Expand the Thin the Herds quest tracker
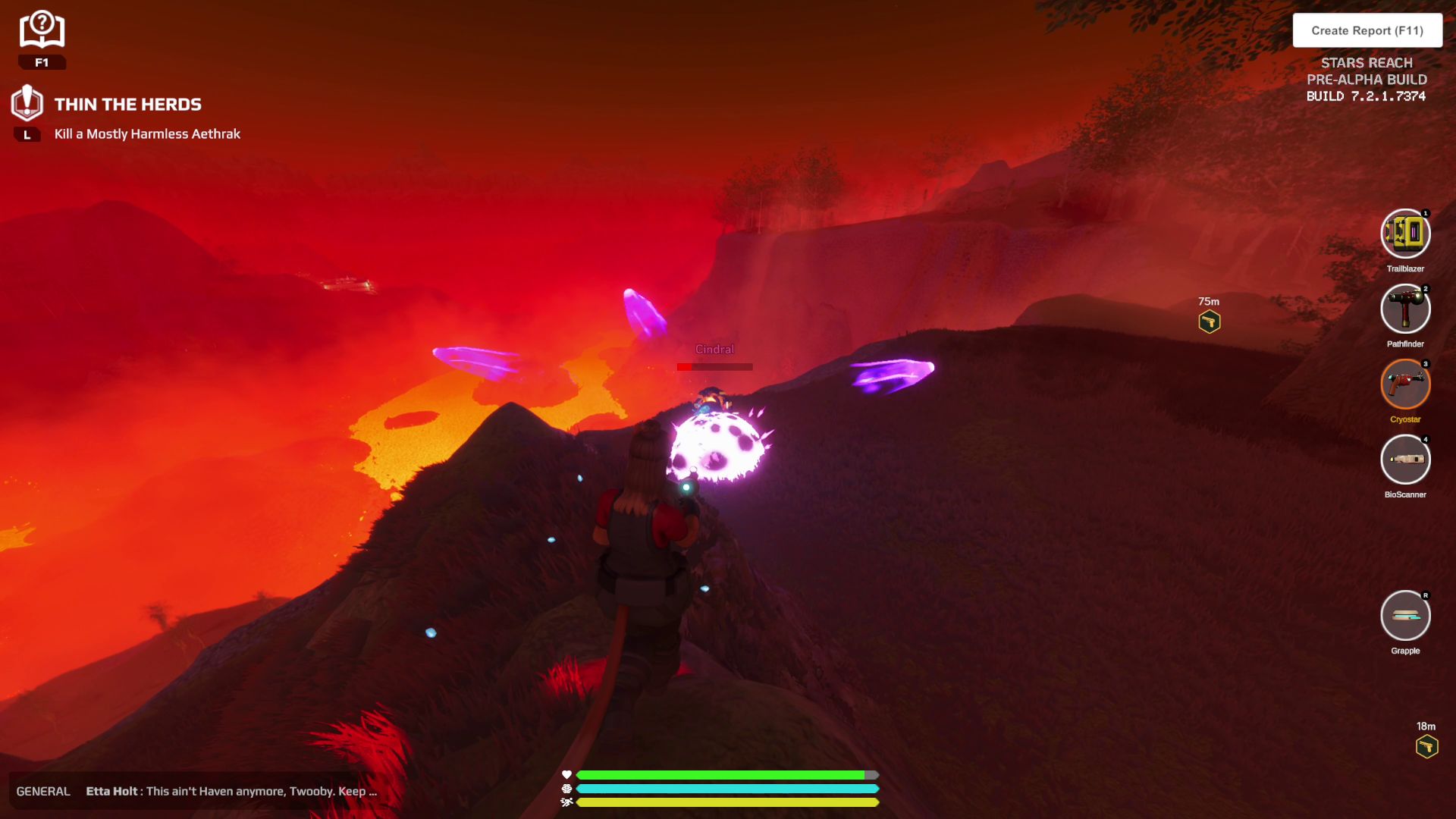Viewport: 1456px width, 819px height. coord(126,104)
